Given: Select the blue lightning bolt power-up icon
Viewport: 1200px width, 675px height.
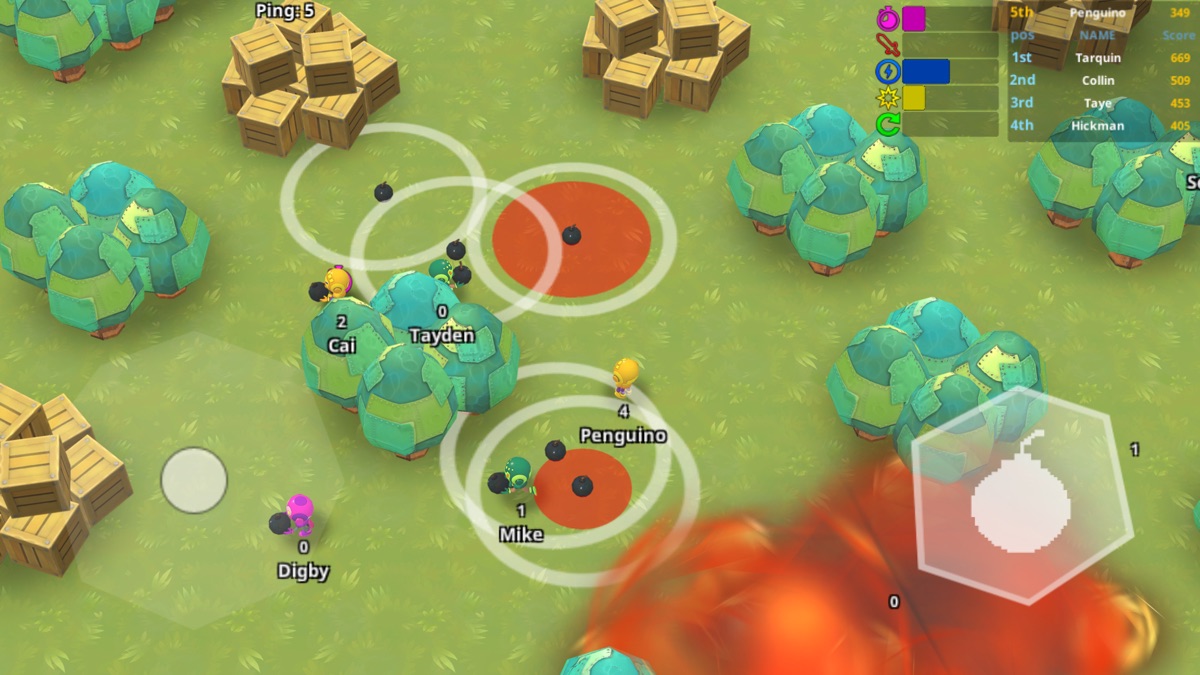Looking at the screenshot, I should click(888, 71).
